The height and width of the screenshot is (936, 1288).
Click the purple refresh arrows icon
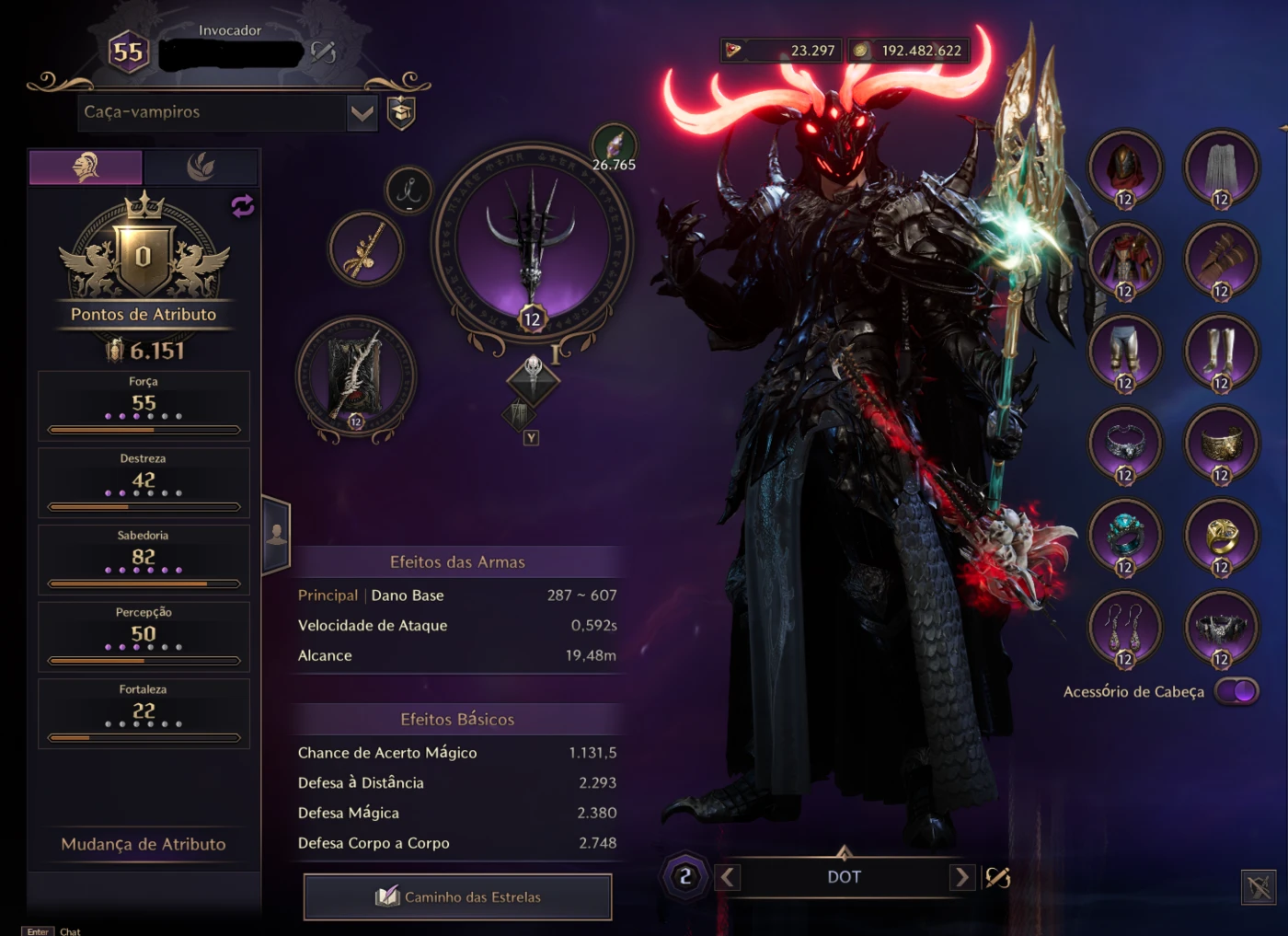[243, 205]
